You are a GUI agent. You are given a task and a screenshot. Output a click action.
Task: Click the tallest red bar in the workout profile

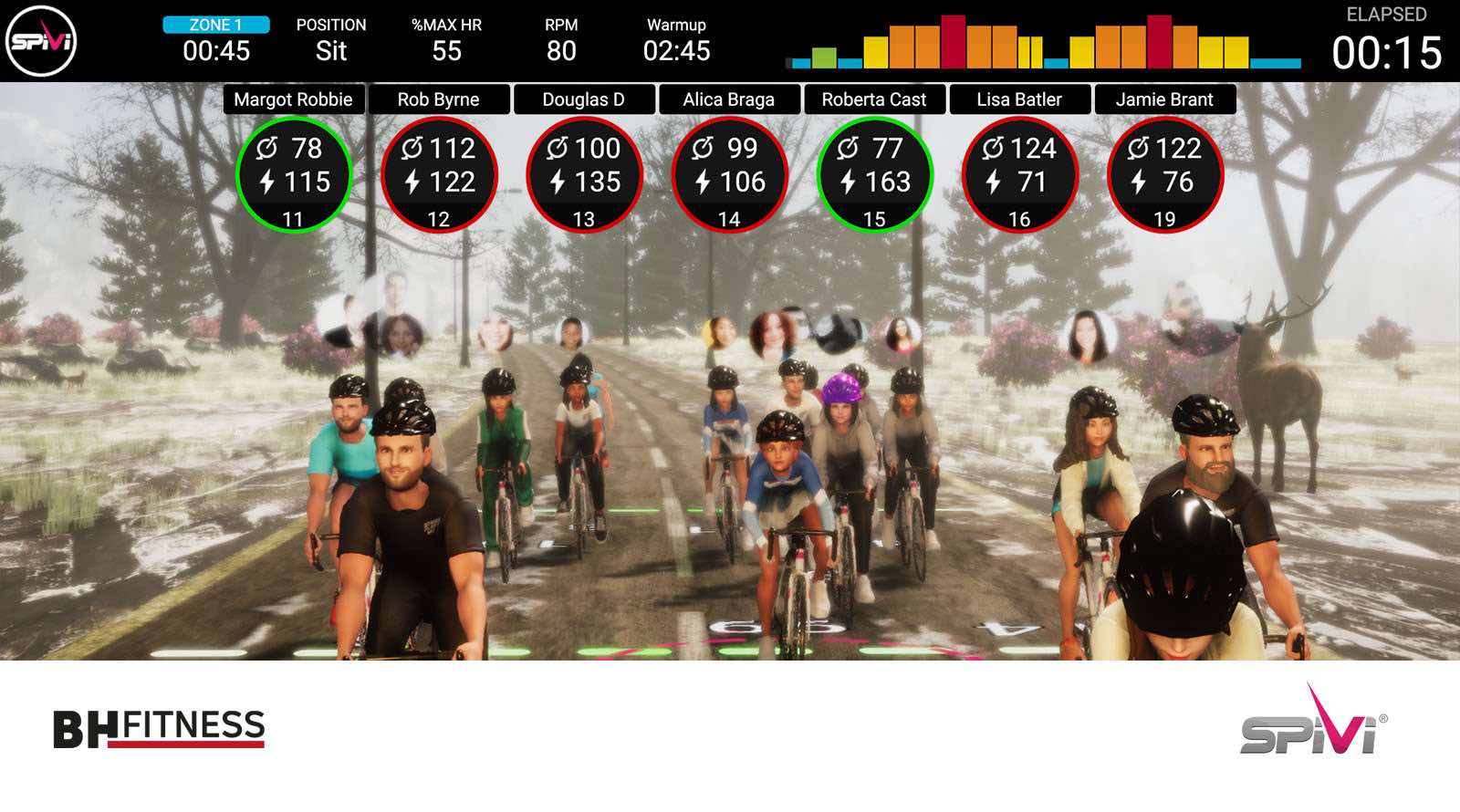[953, 42]
